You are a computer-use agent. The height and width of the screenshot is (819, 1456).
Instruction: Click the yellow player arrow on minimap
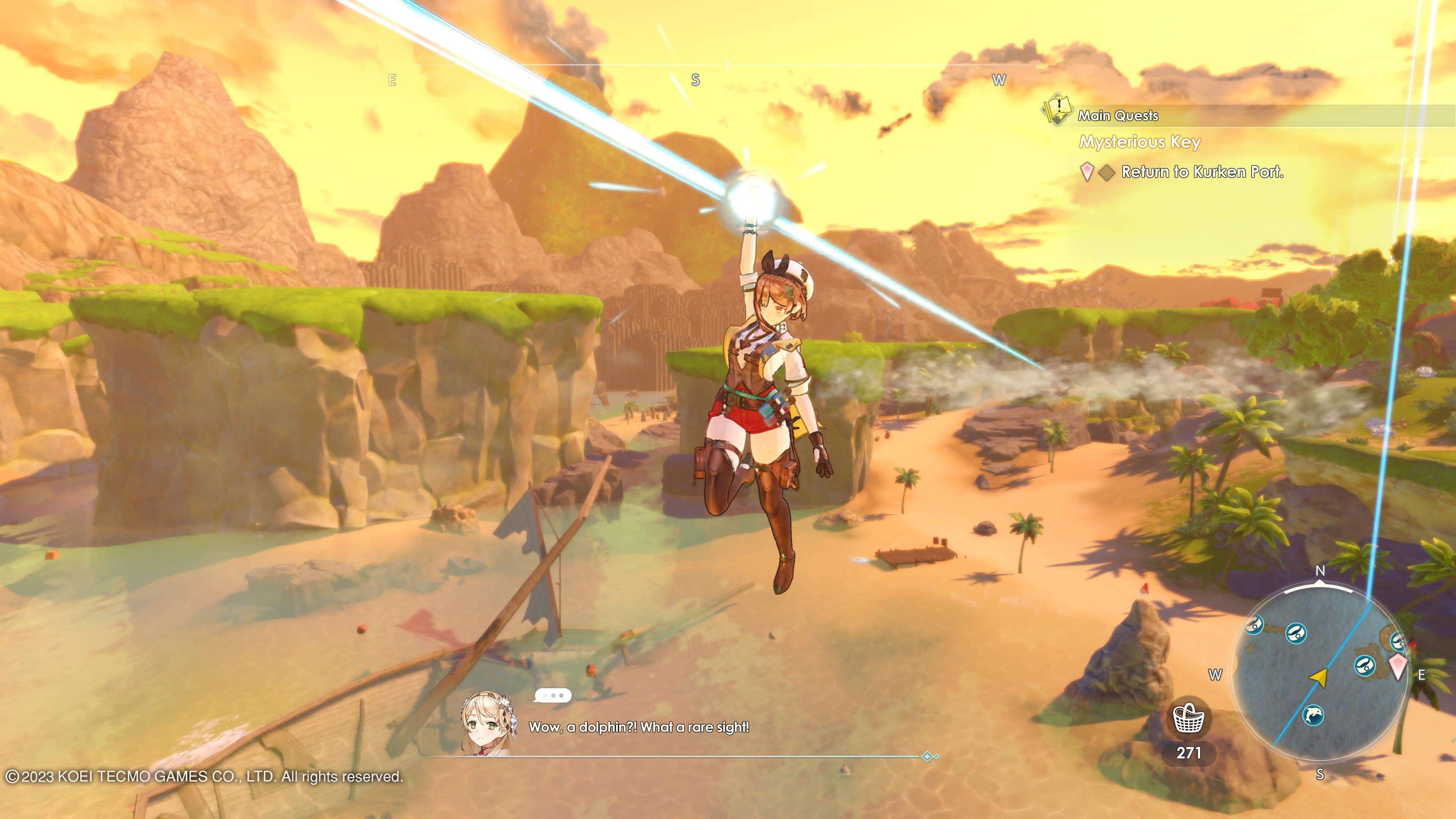(1319, 676)
